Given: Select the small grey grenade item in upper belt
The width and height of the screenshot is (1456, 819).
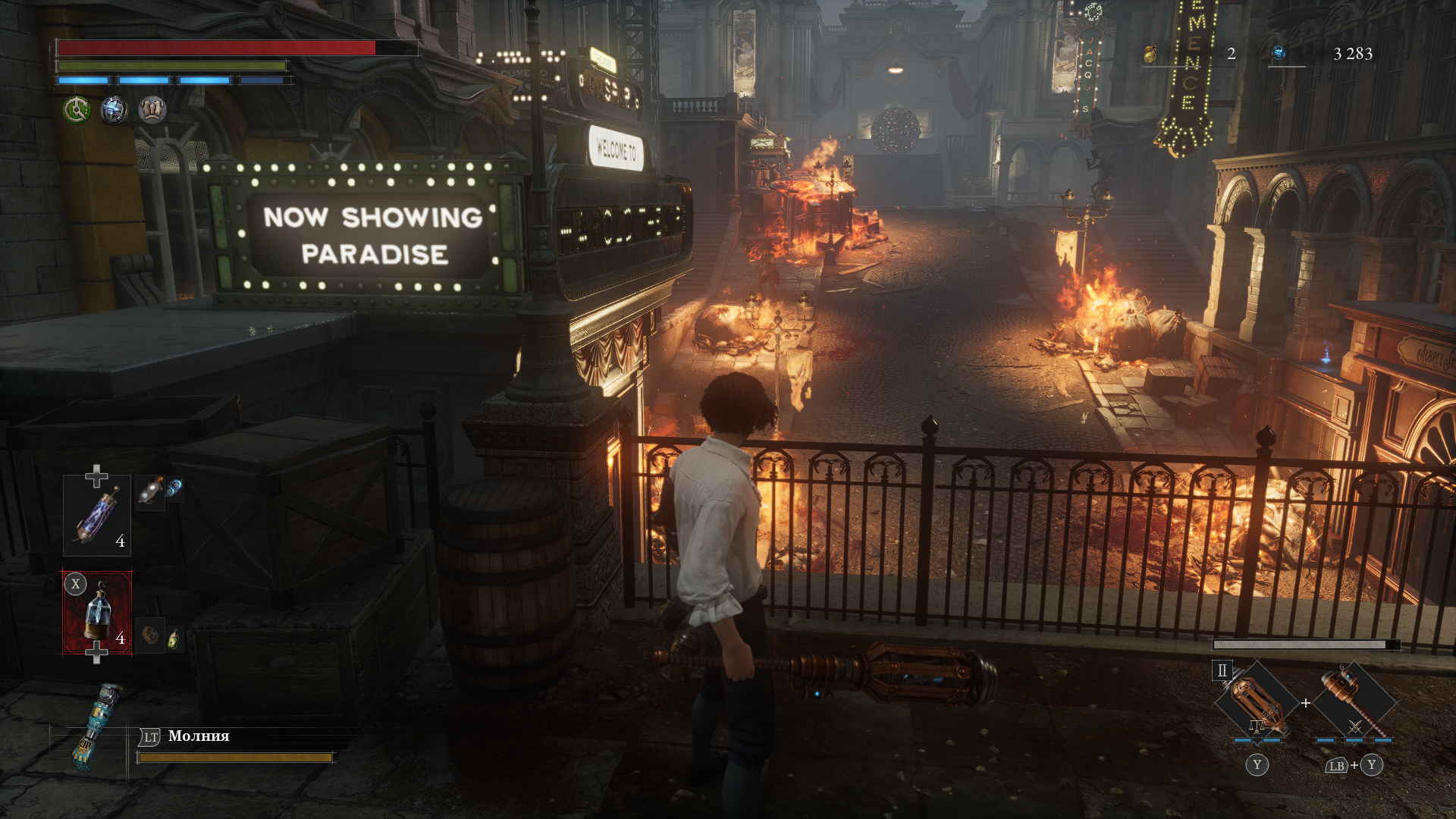Looking at the screenshot, I should pyautogui.click(x=150, y=493).
